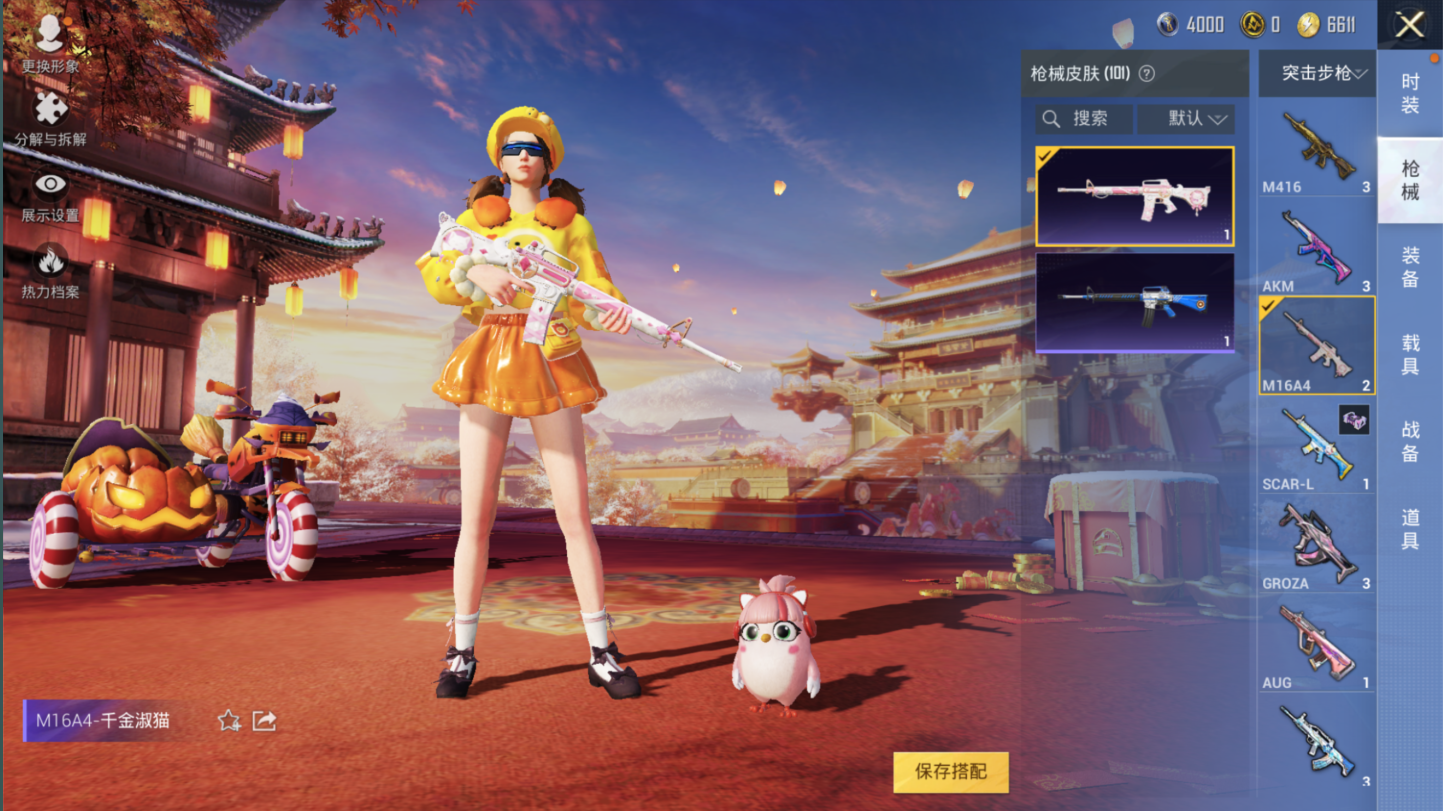Select the GROZA weapon entry
1443x811 pixels.
(x=1316, y=546)
